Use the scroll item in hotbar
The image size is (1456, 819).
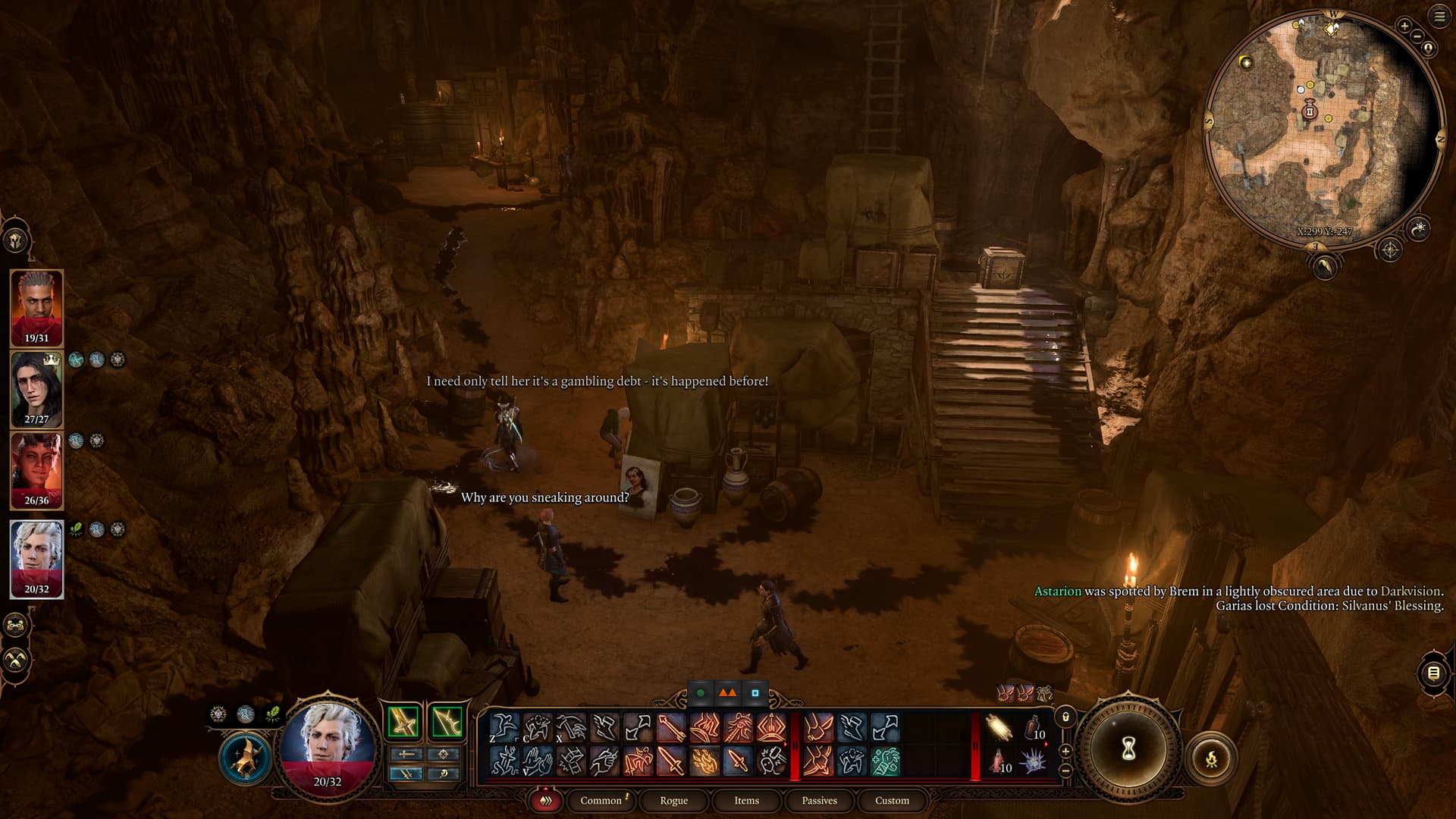(x=999, y=728)
